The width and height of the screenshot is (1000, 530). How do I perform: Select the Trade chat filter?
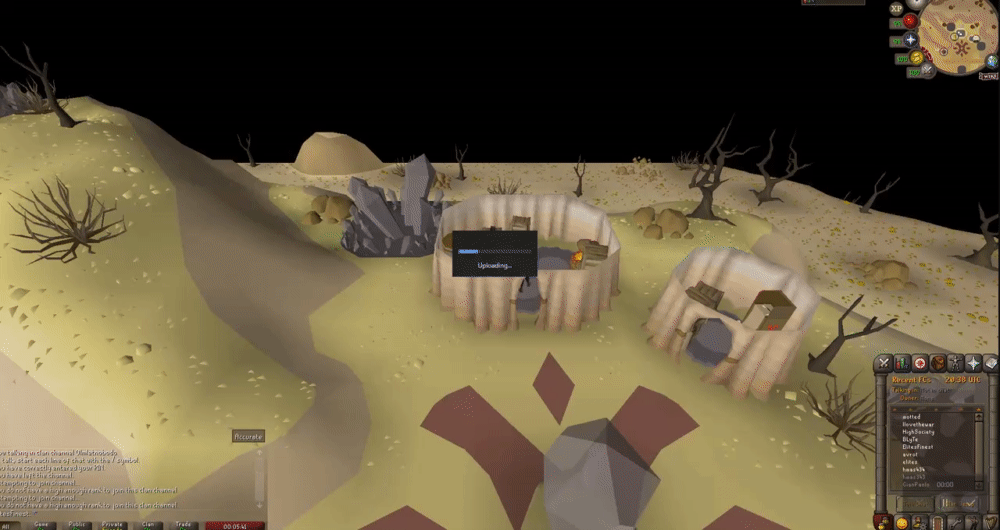point(184,524)
